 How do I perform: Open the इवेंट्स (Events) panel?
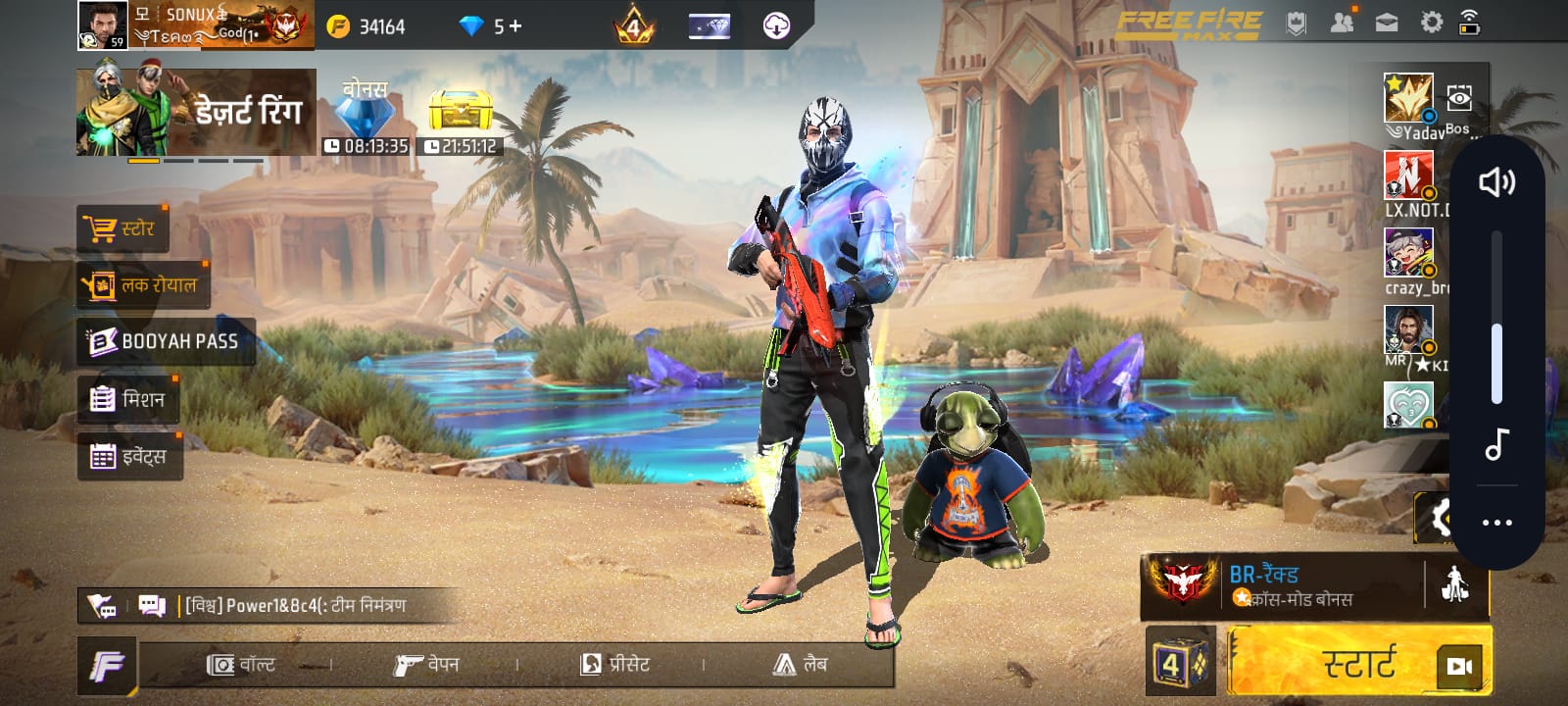[130, 454]
